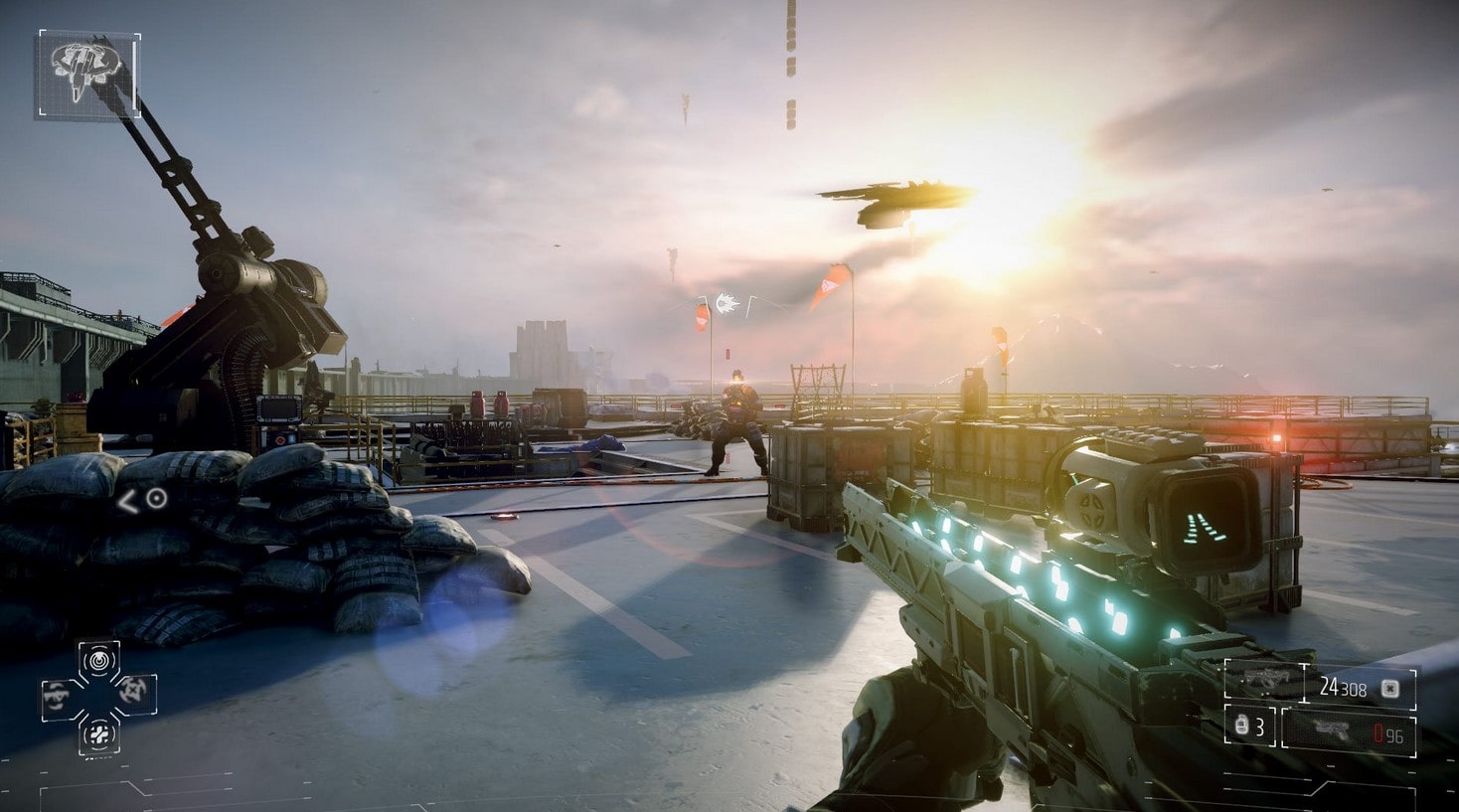Viewport: 1459px width, 812px height.
Task: Click the grenade icon showing count 3
Action: pyautogui.click(x=1241, y=726)
